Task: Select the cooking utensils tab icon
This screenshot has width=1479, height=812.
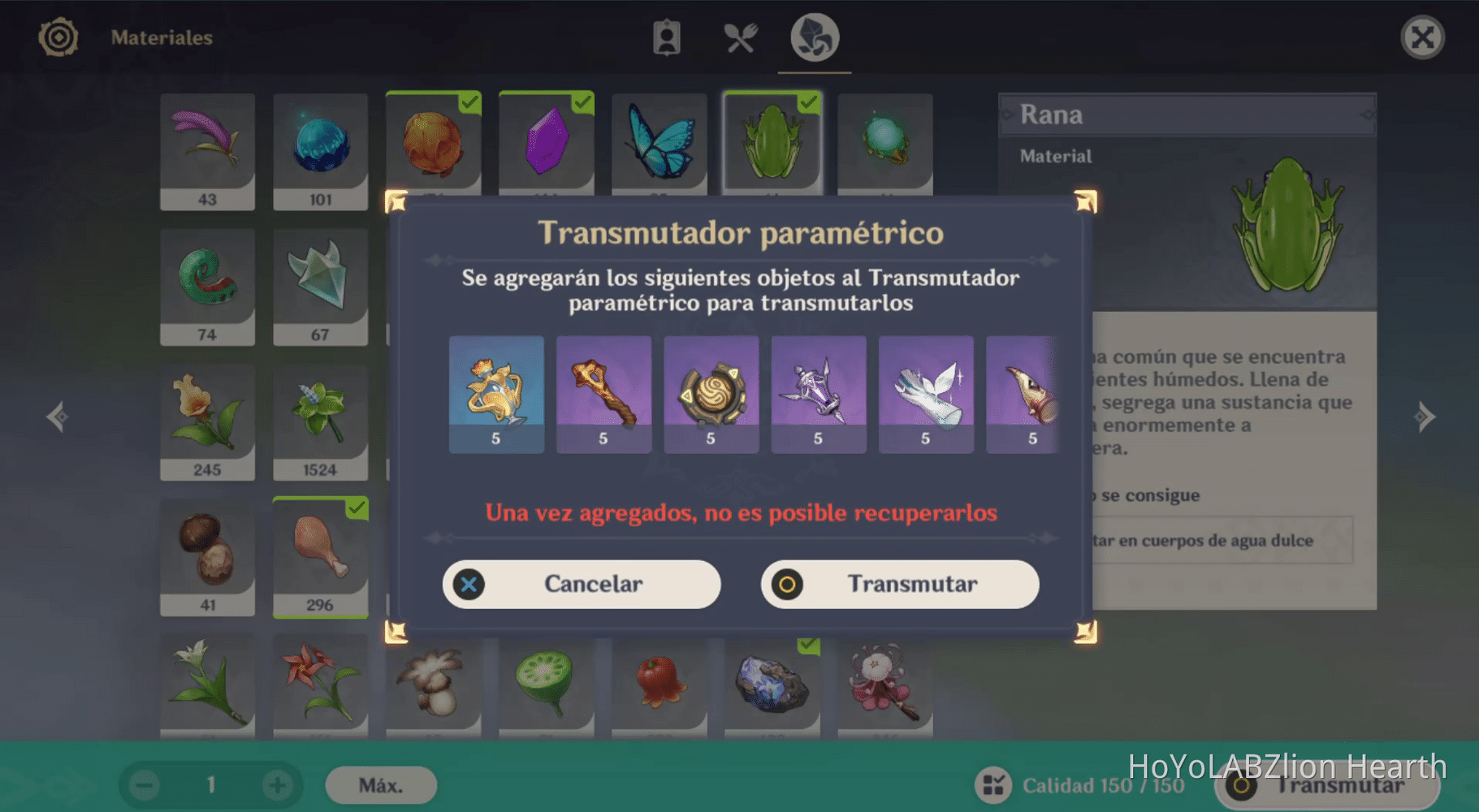Action: point(740,37)
